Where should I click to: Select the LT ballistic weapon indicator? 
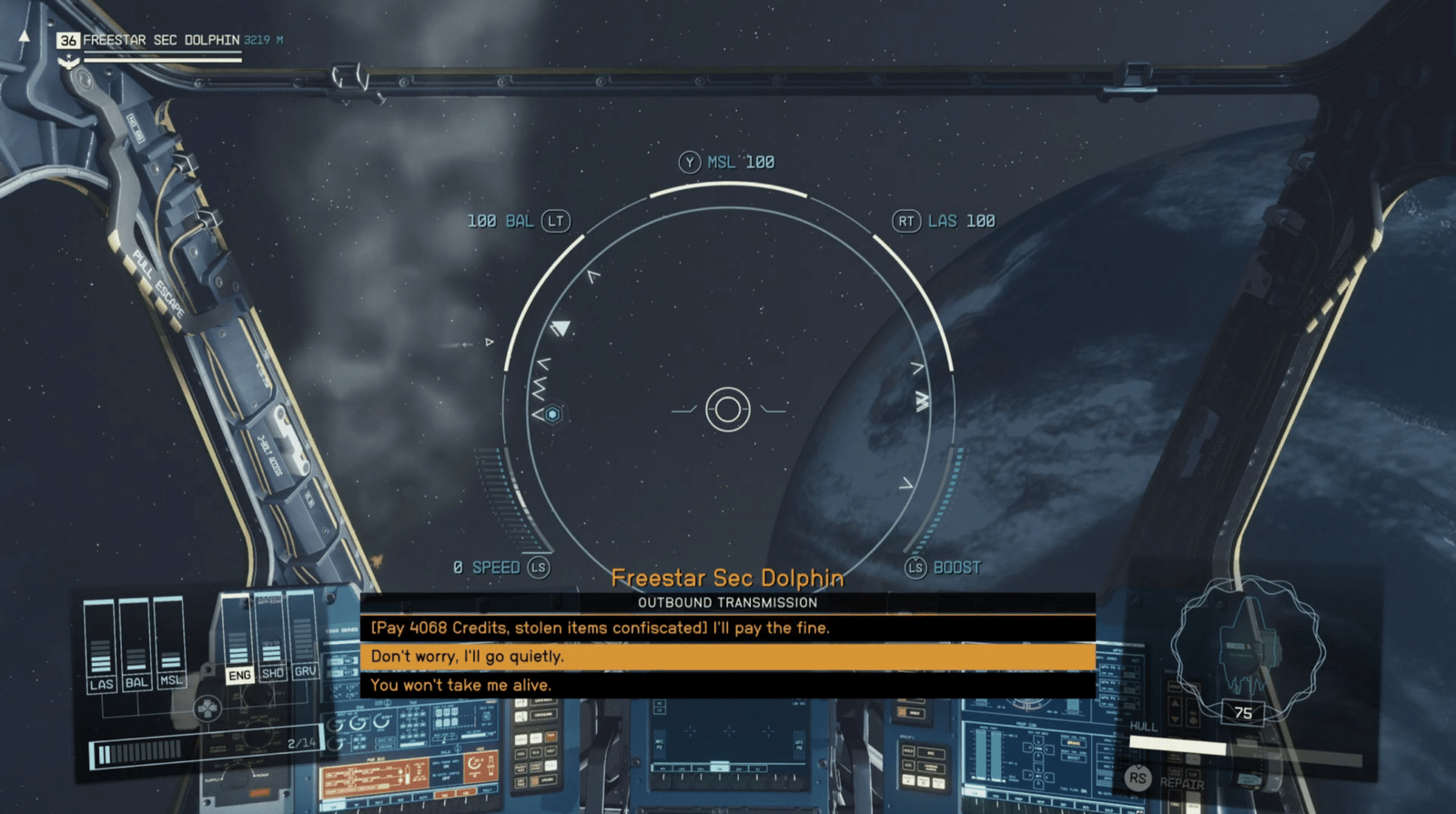520,220
